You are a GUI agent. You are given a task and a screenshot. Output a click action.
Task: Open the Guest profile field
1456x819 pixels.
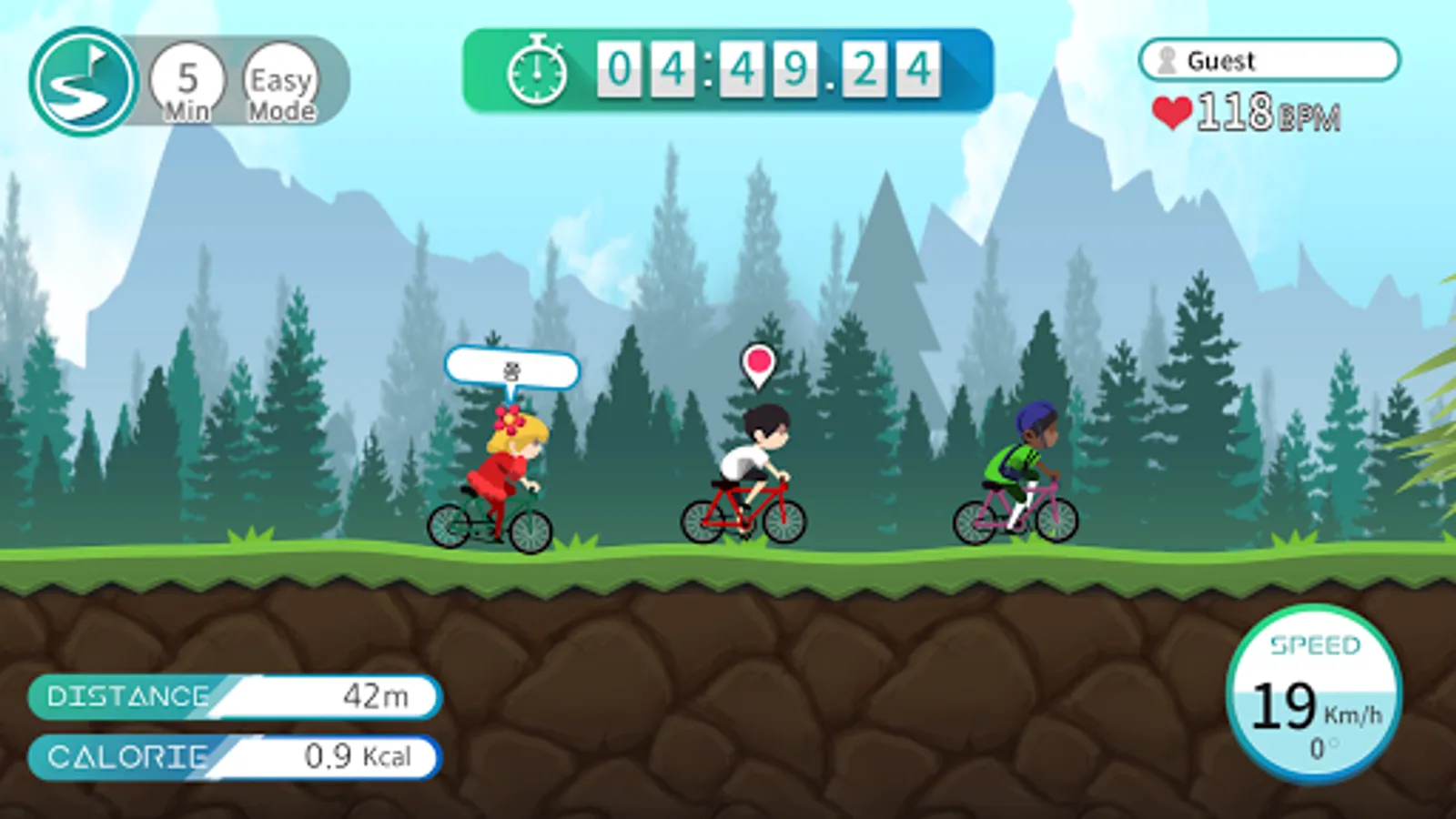(1269, 60)
